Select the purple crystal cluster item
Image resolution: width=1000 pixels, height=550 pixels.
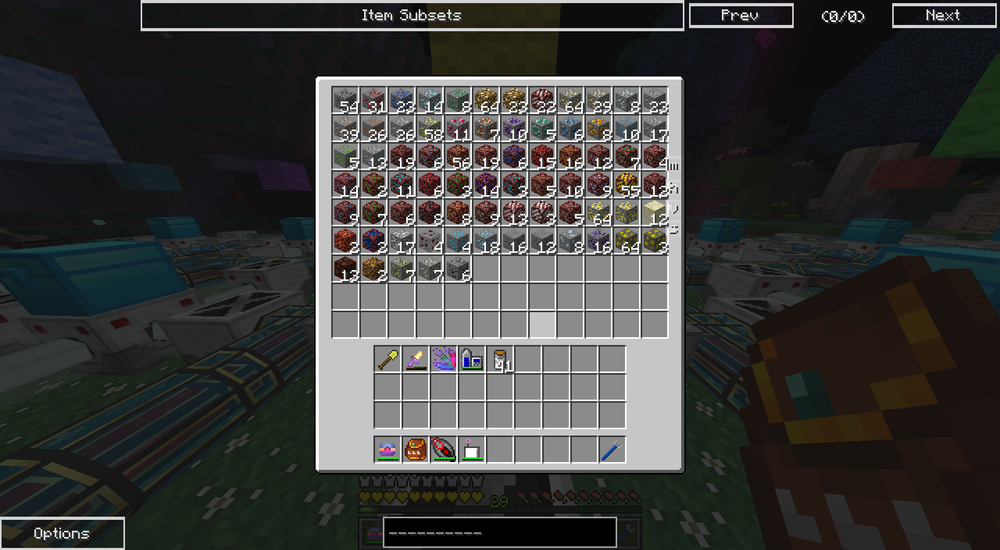click(x=444, y=359)
